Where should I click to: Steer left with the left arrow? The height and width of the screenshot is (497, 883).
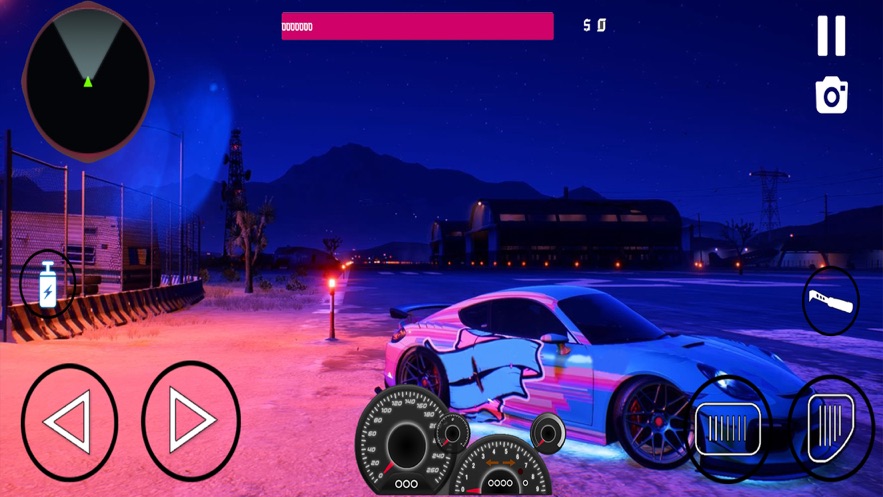pyautogui.click(x=69, y=422)
